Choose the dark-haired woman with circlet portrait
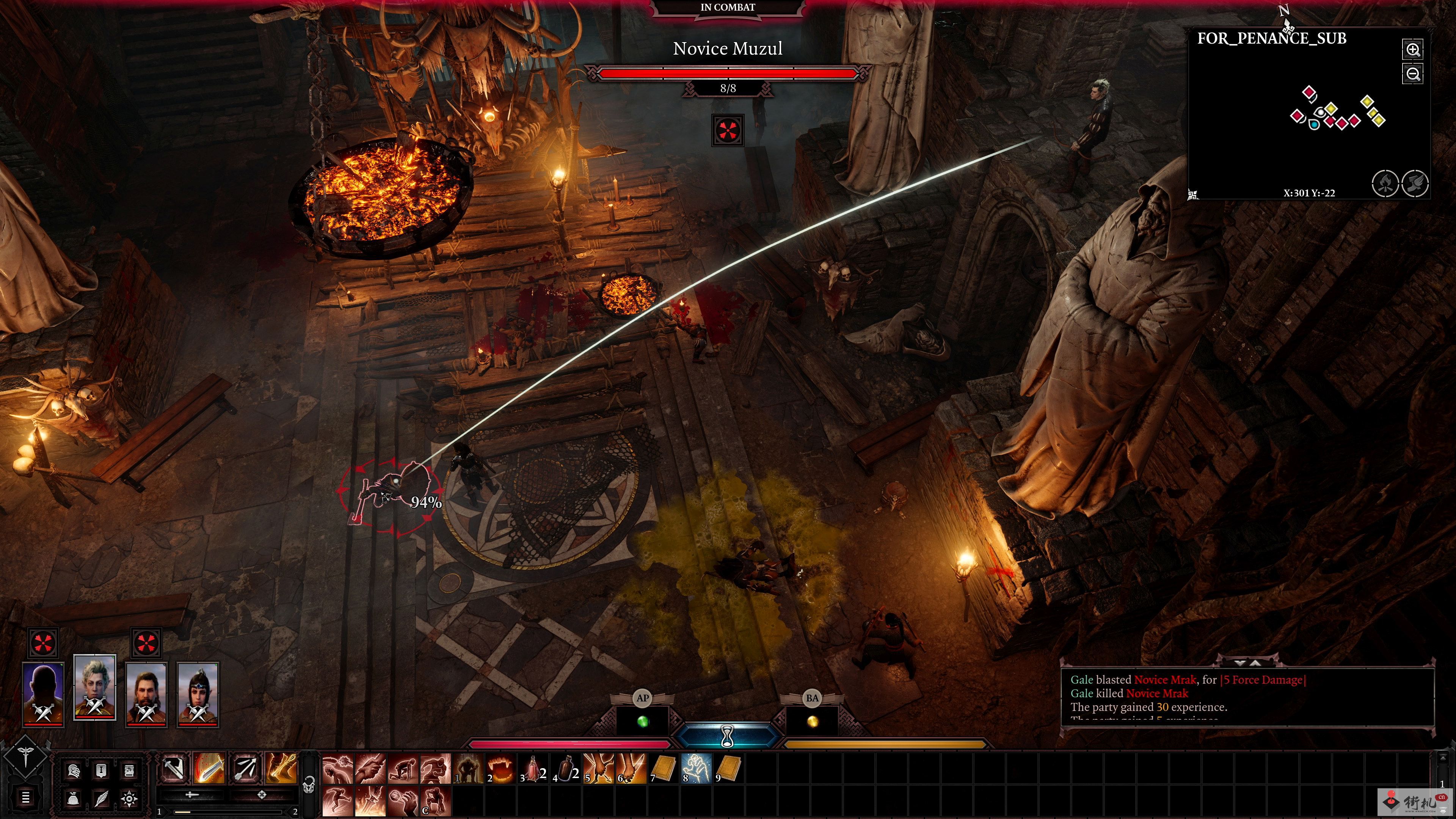The height and width of the screenshot is (819, 1456). click(x=197, y=694)
